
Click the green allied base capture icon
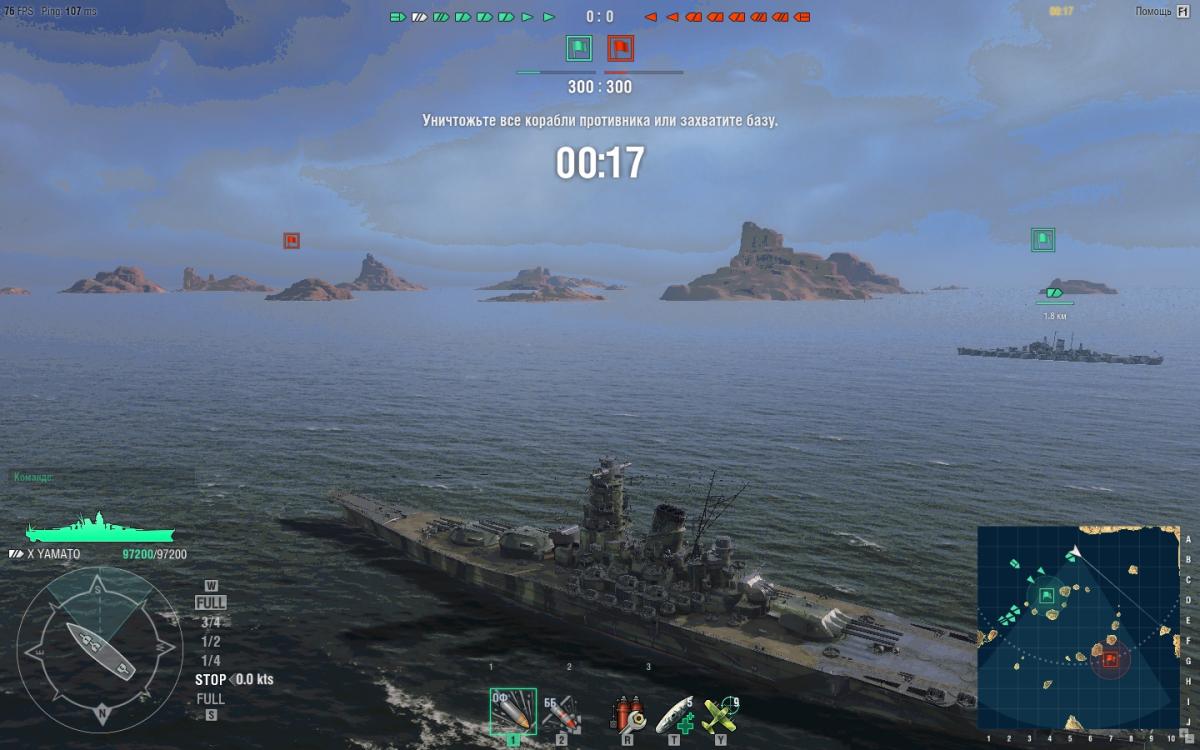point(579,48)
